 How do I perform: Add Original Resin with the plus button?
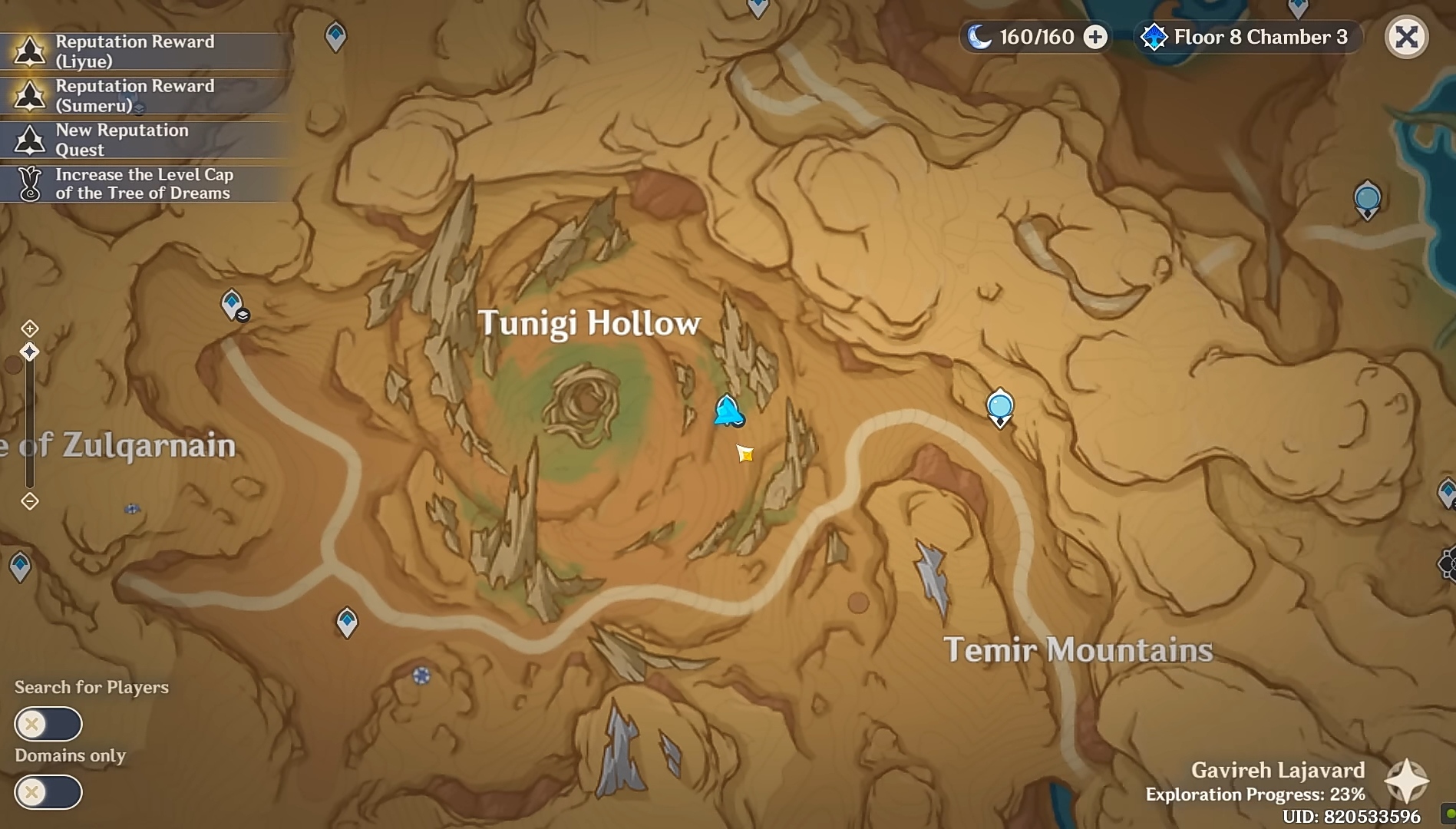(1095, 37)
